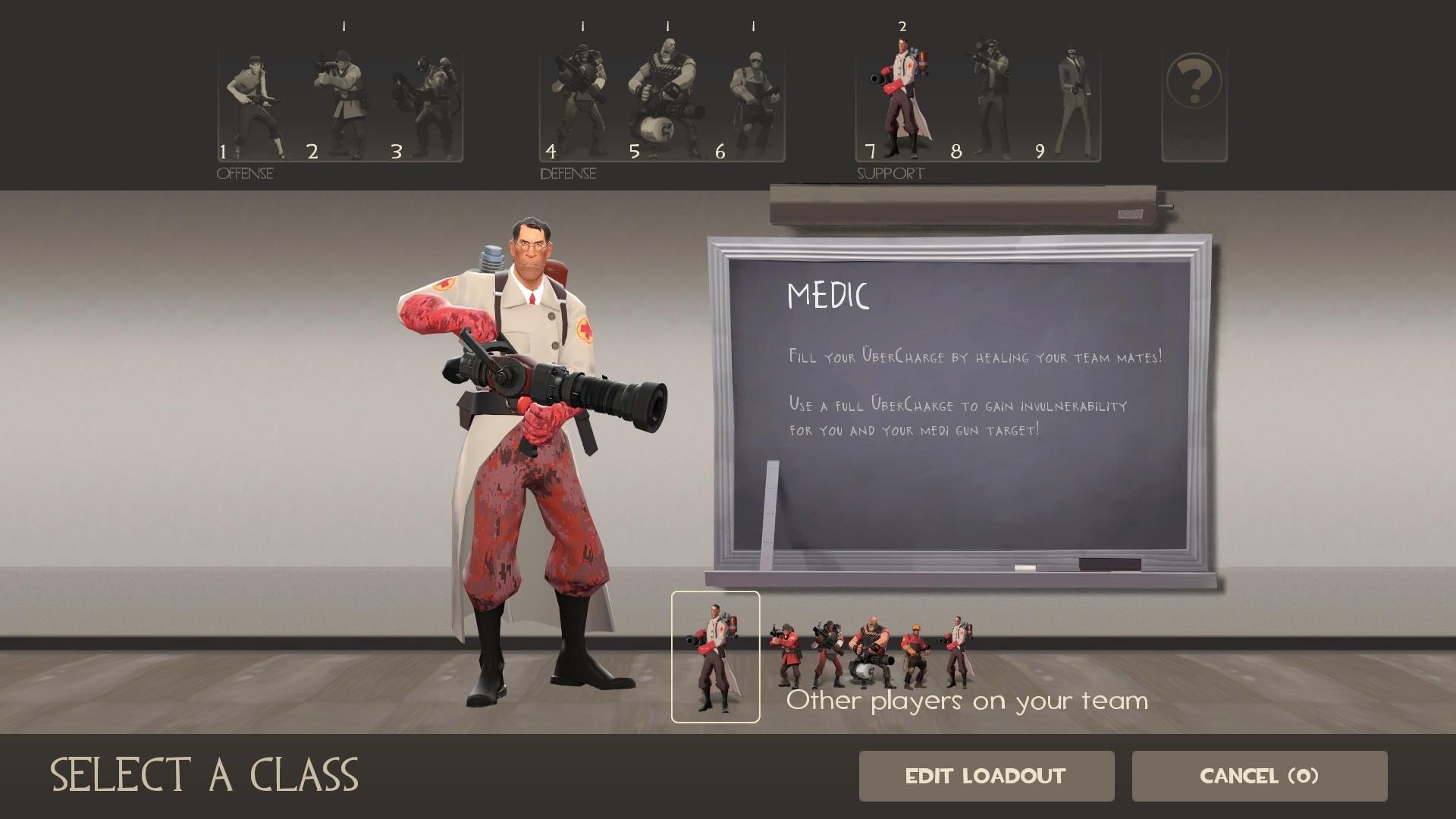Open the Edit Loadout screen
1456x819 pixels.
986,776
